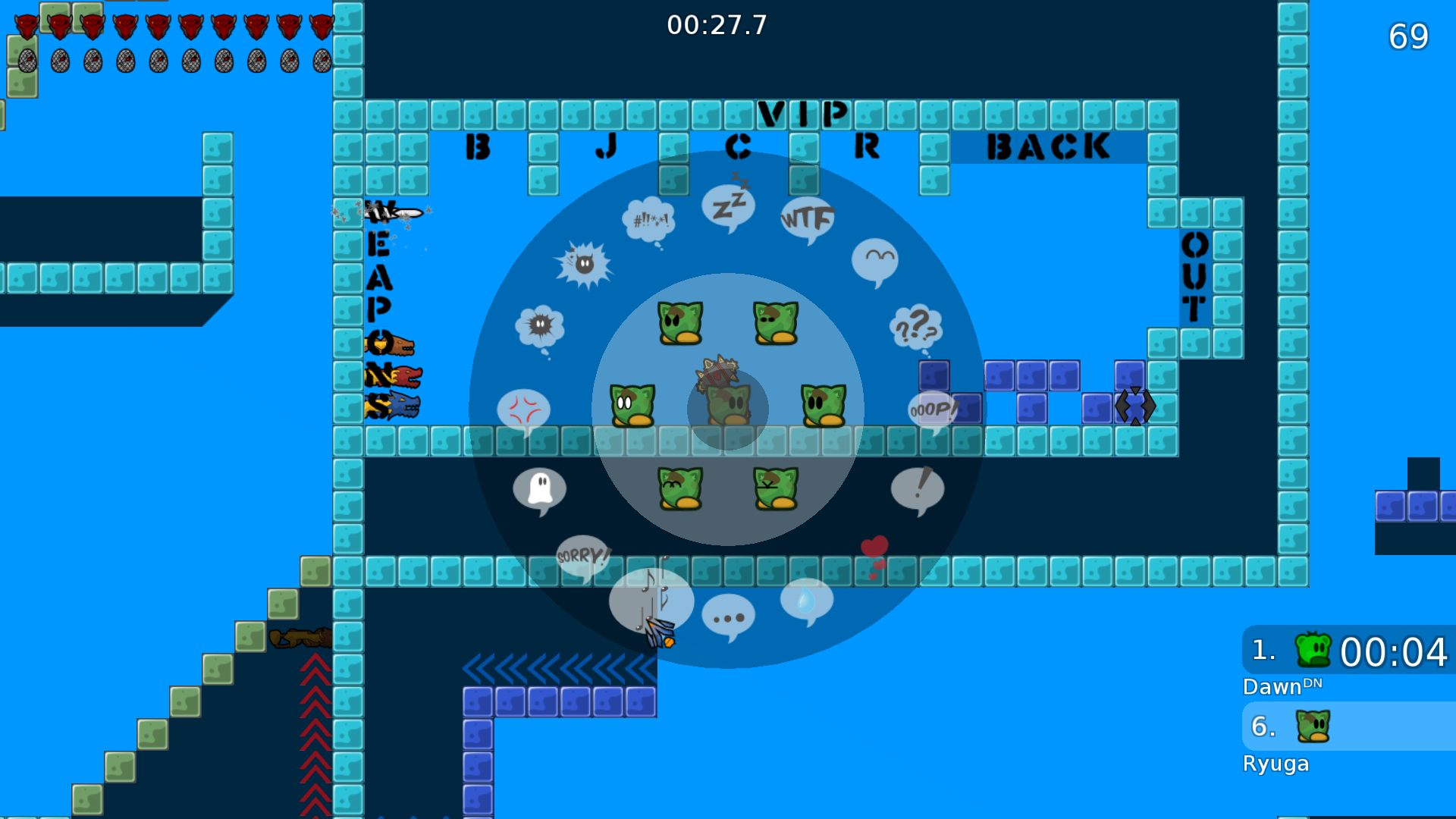Viewport: 1456px width, 819px height.
Task: Pick the happy closed-eyes emote bubble
Action: 874,261
